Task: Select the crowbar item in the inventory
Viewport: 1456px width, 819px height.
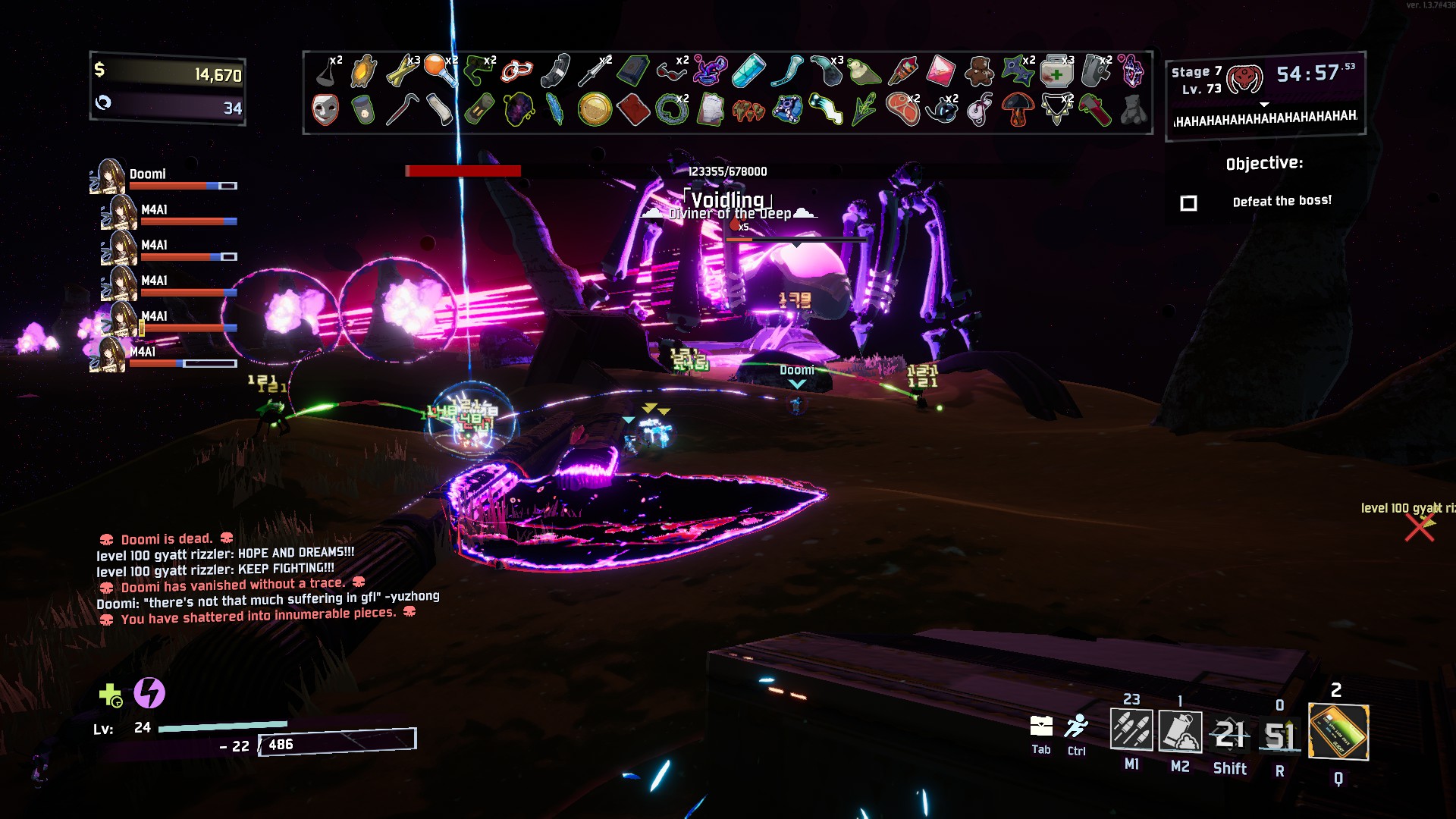Action: [x=402, y=109]
